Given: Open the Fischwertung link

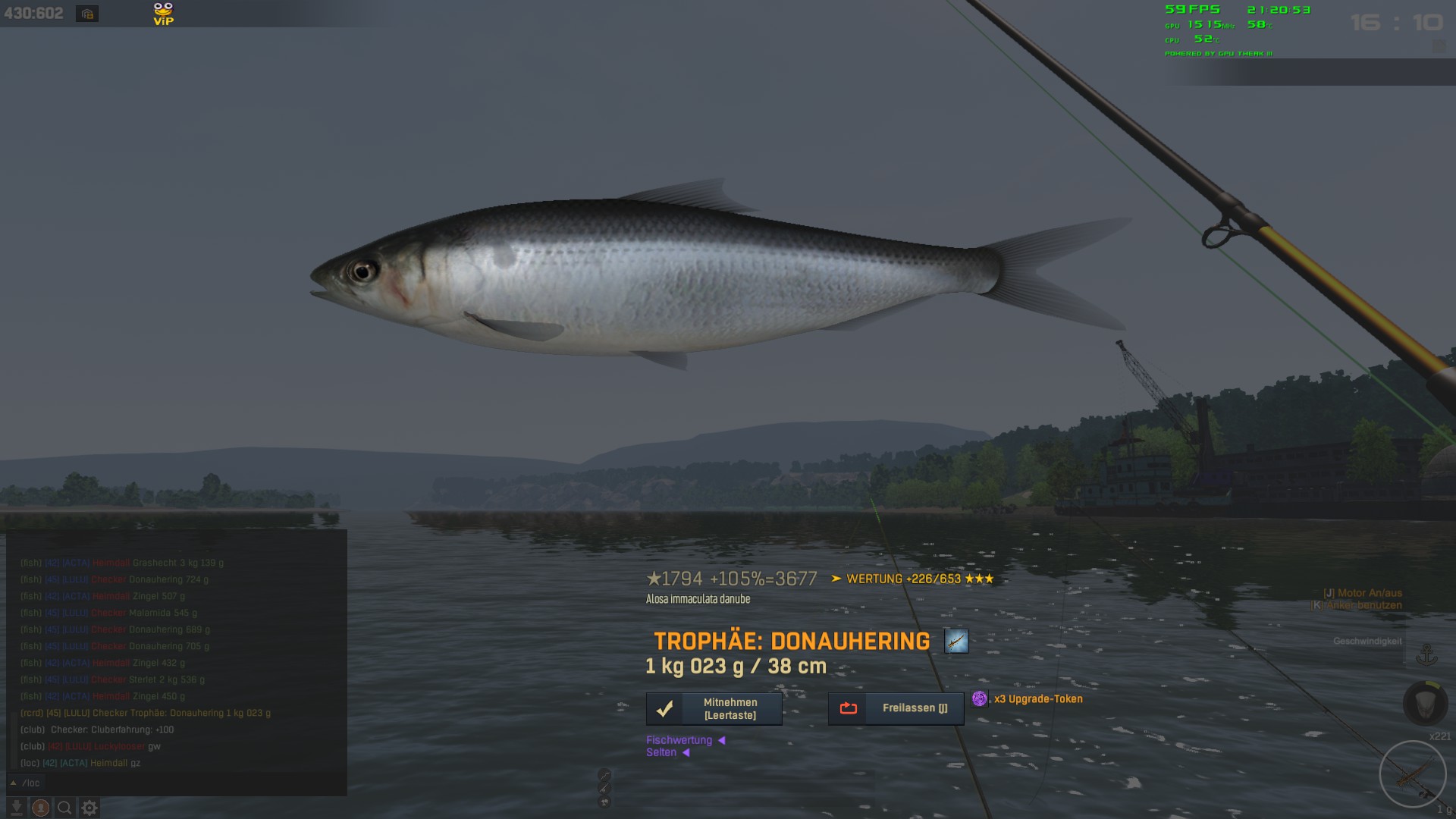Looking at the screenshot, I should [679, 740].
